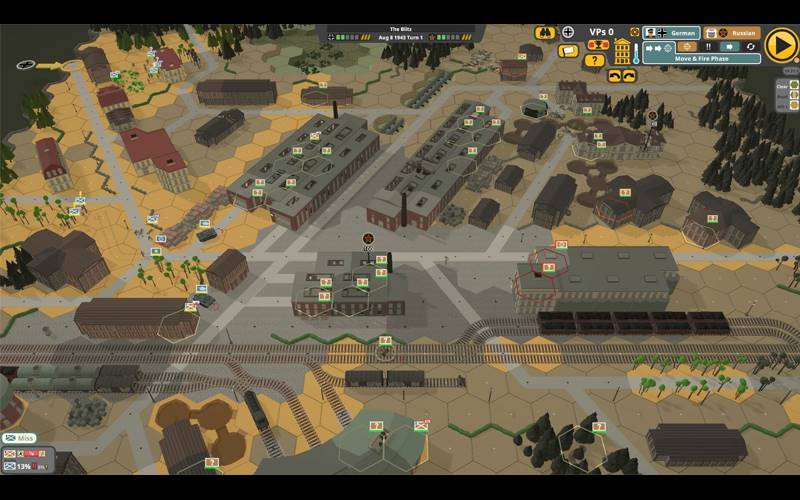The height and width of the screenshot is (500, 800).
Task: Click the yellow flag button
Action: point(569,49)
